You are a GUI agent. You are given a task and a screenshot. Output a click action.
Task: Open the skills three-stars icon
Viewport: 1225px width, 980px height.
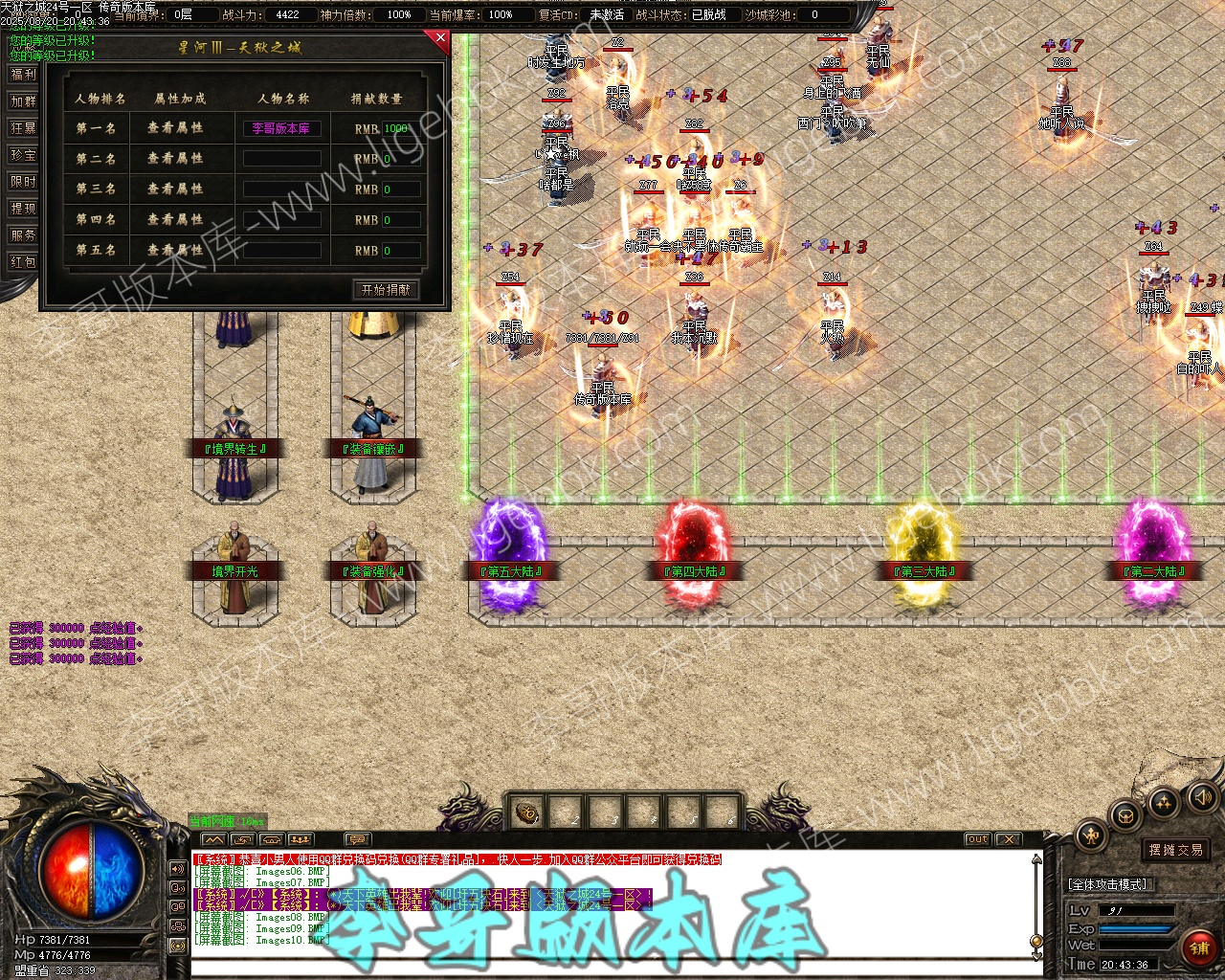1164,802
